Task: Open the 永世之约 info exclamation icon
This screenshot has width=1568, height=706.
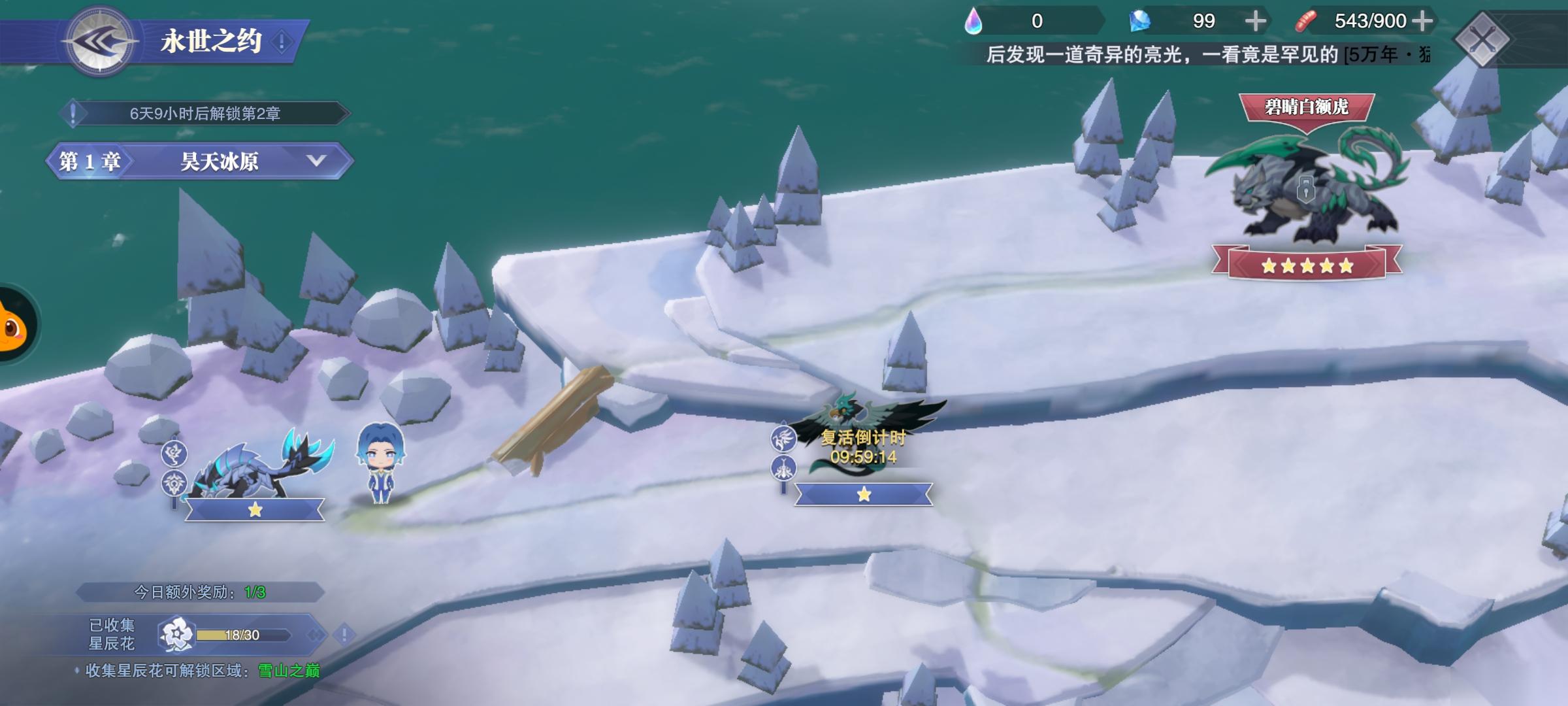Action: pos(282,42)
